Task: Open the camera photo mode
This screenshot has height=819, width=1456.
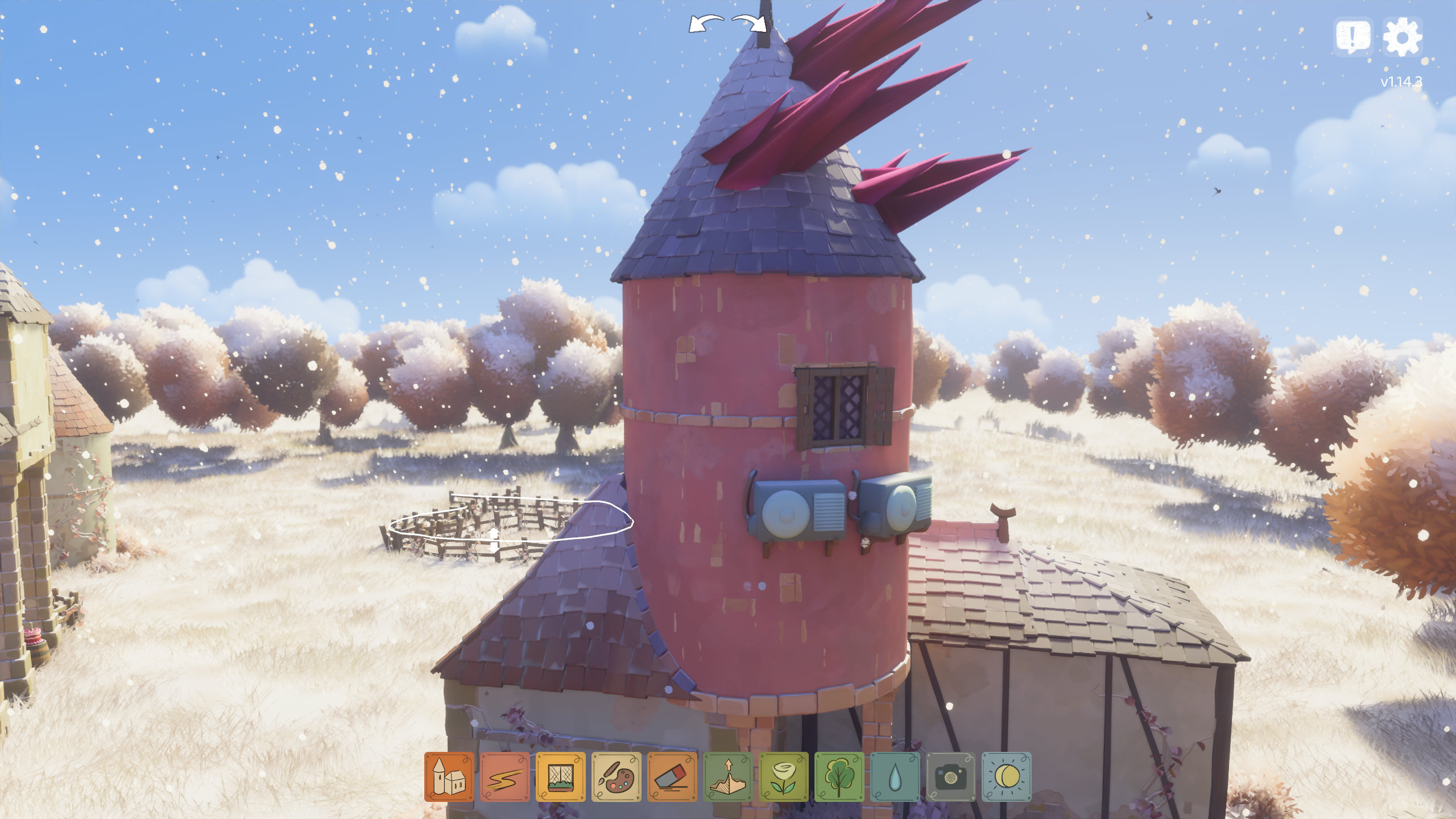Action: [x=951, y=777]
